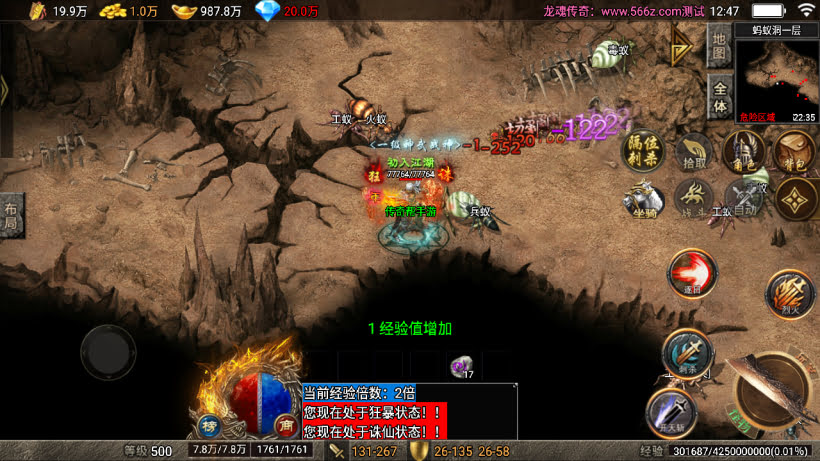The width and height of the screenshot is (820, 461).
Task: Enable 自动 auto-battle
Action: (743, 198)
